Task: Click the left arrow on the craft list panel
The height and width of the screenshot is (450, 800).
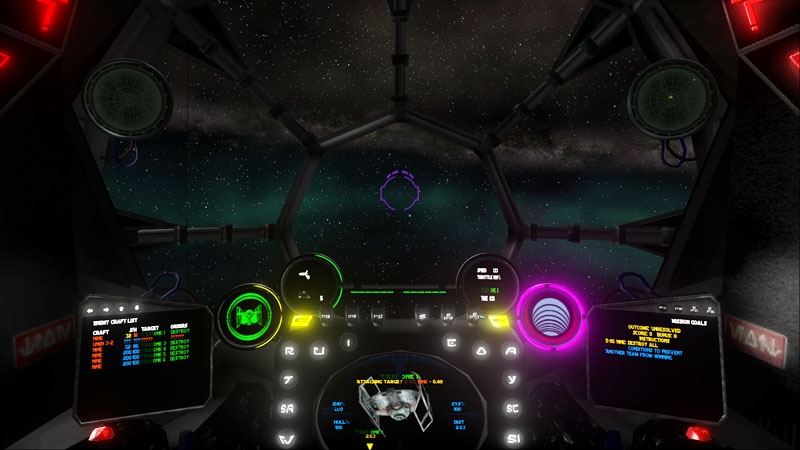Action: click(90, 308)
